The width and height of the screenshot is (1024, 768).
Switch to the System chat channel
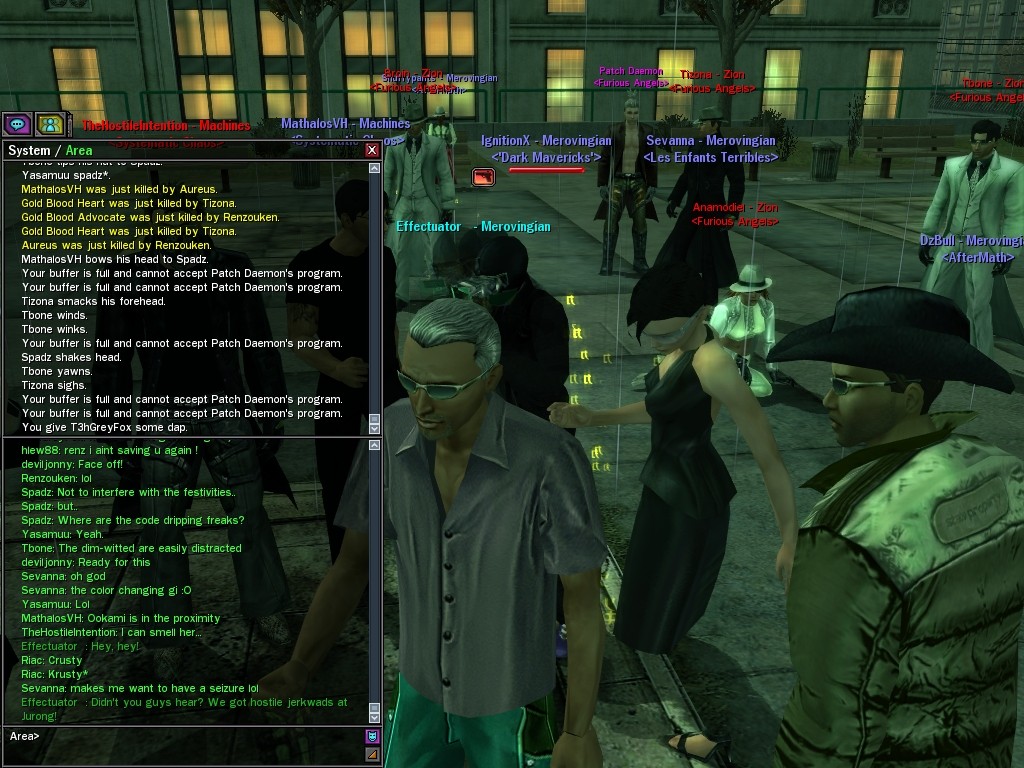(28, 150)
